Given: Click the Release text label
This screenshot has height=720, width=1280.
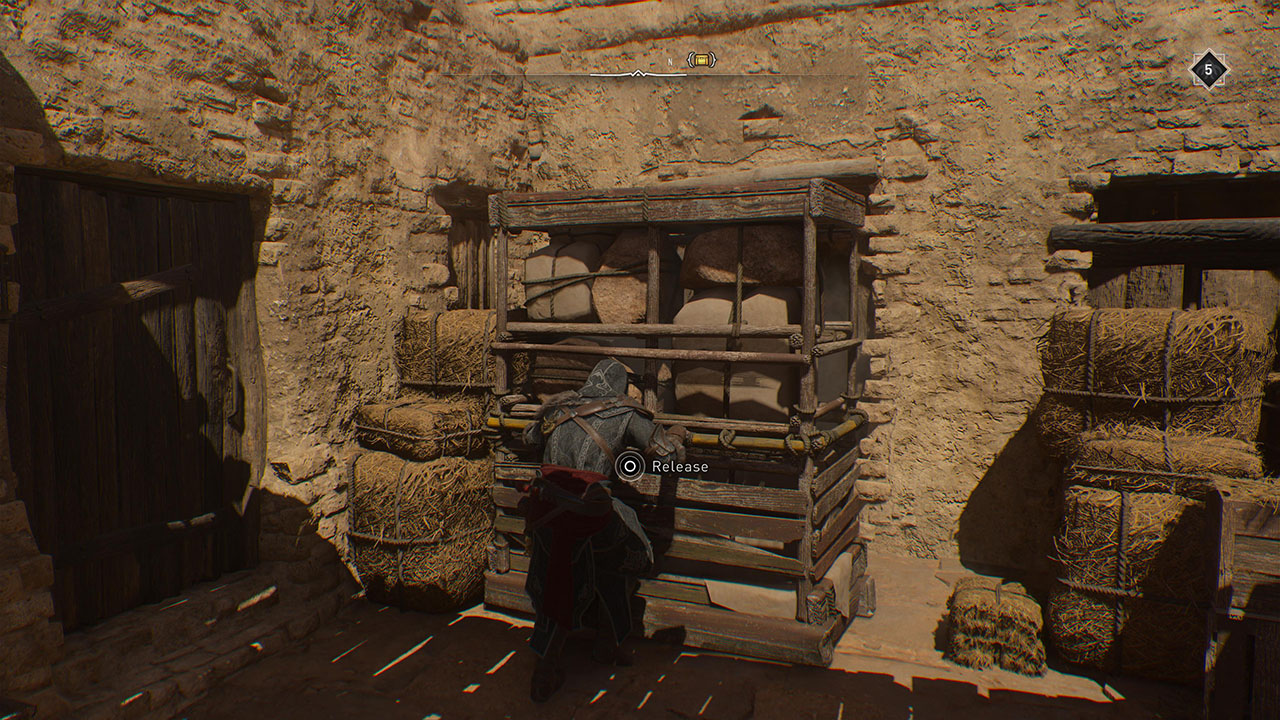Looking at the screenshot, I should click(x=682, y=466).
